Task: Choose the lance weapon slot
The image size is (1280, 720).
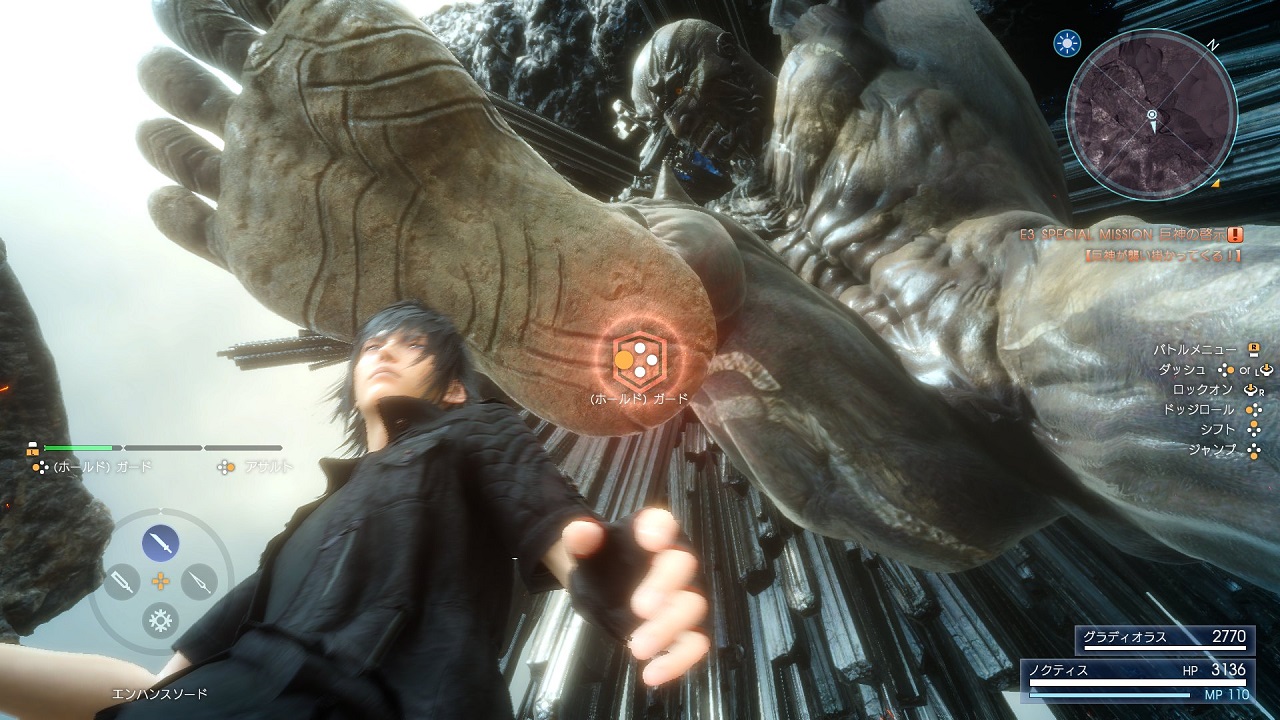Action: 199,581
